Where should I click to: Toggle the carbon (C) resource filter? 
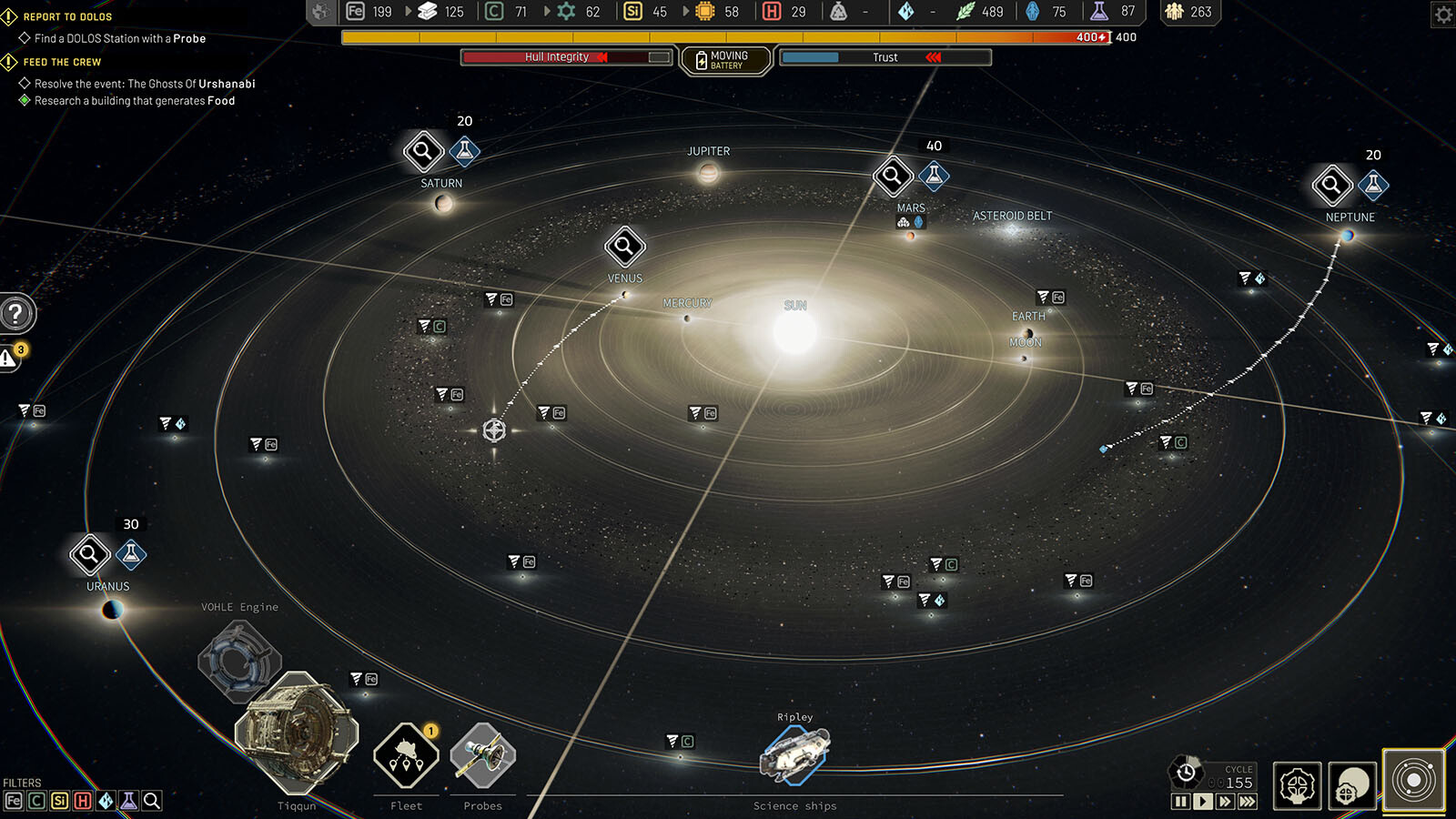point(36,801)
